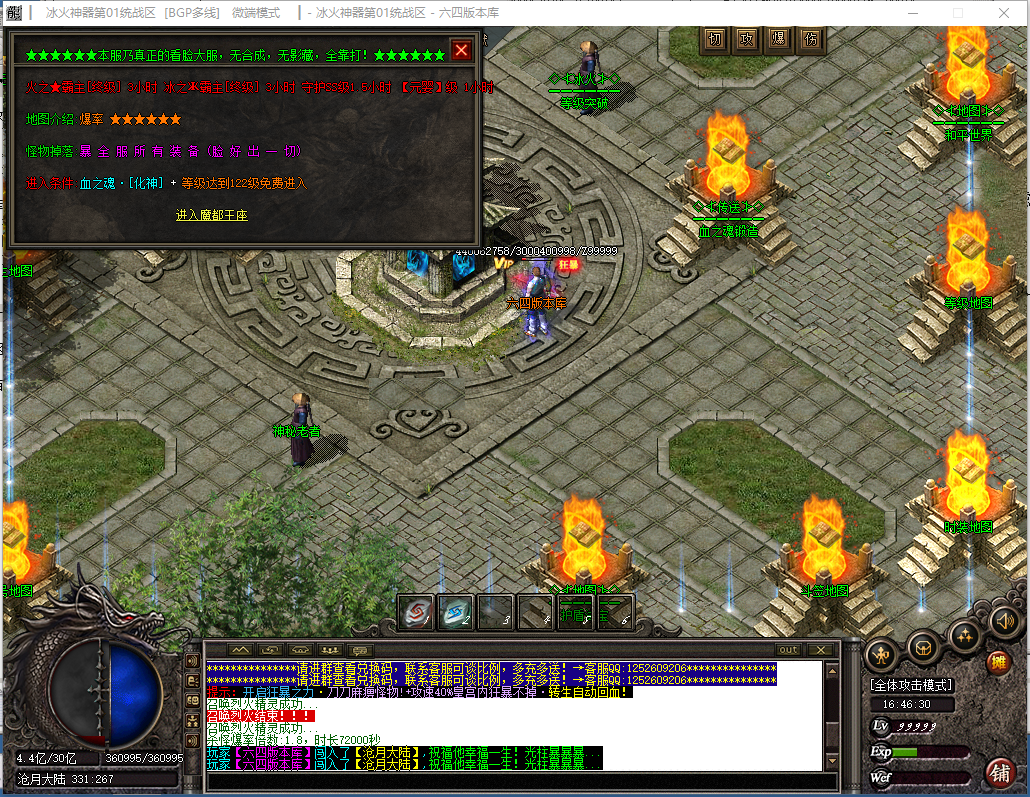
Task: Select the 切 button at top
Action: coord(714,39)
